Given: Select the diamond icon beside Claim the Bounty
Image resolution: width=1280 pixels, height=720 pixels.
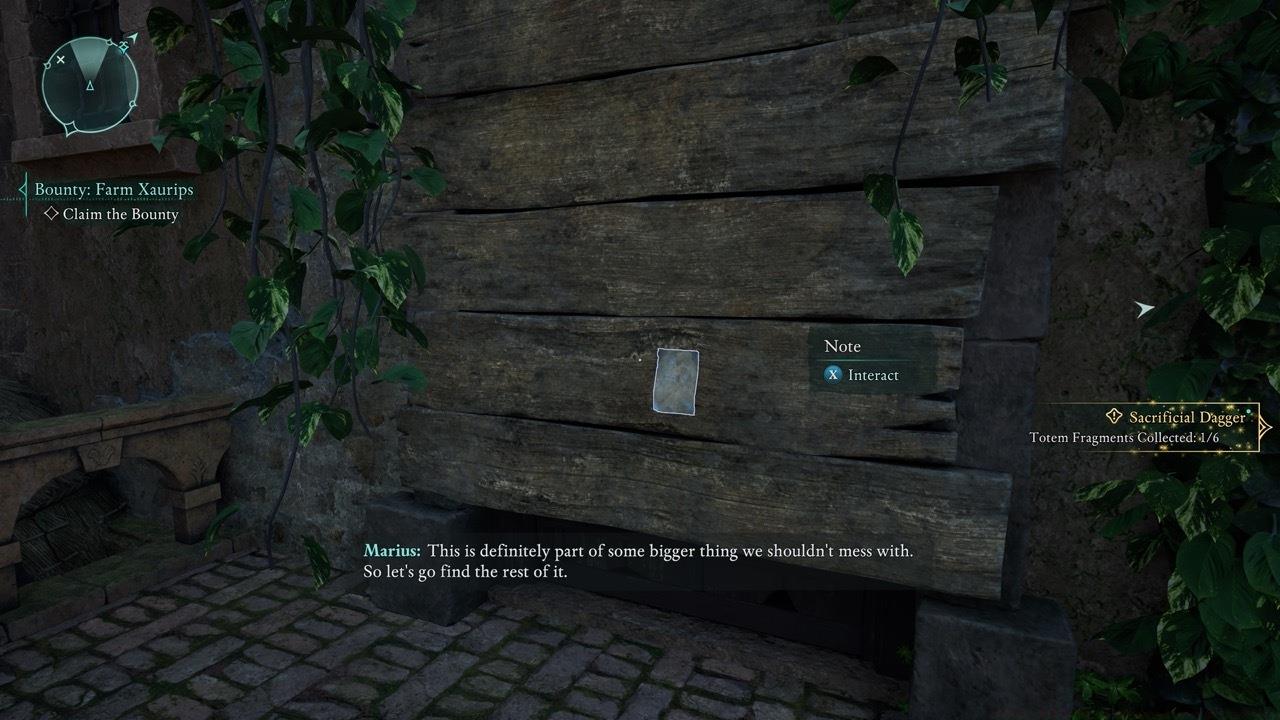Looking at the screenshot, I should coord(51,213).
